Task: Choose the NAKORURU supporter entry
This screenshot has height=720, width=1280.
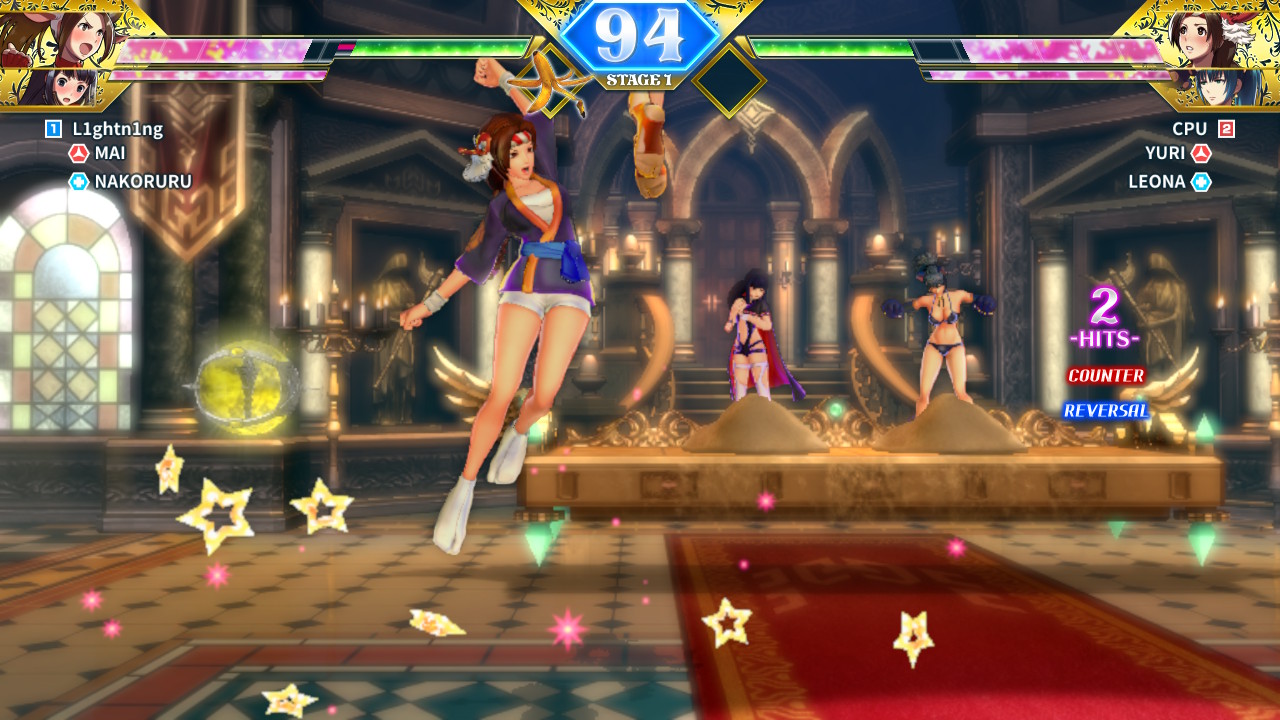Action: click(x=142, y=181)
